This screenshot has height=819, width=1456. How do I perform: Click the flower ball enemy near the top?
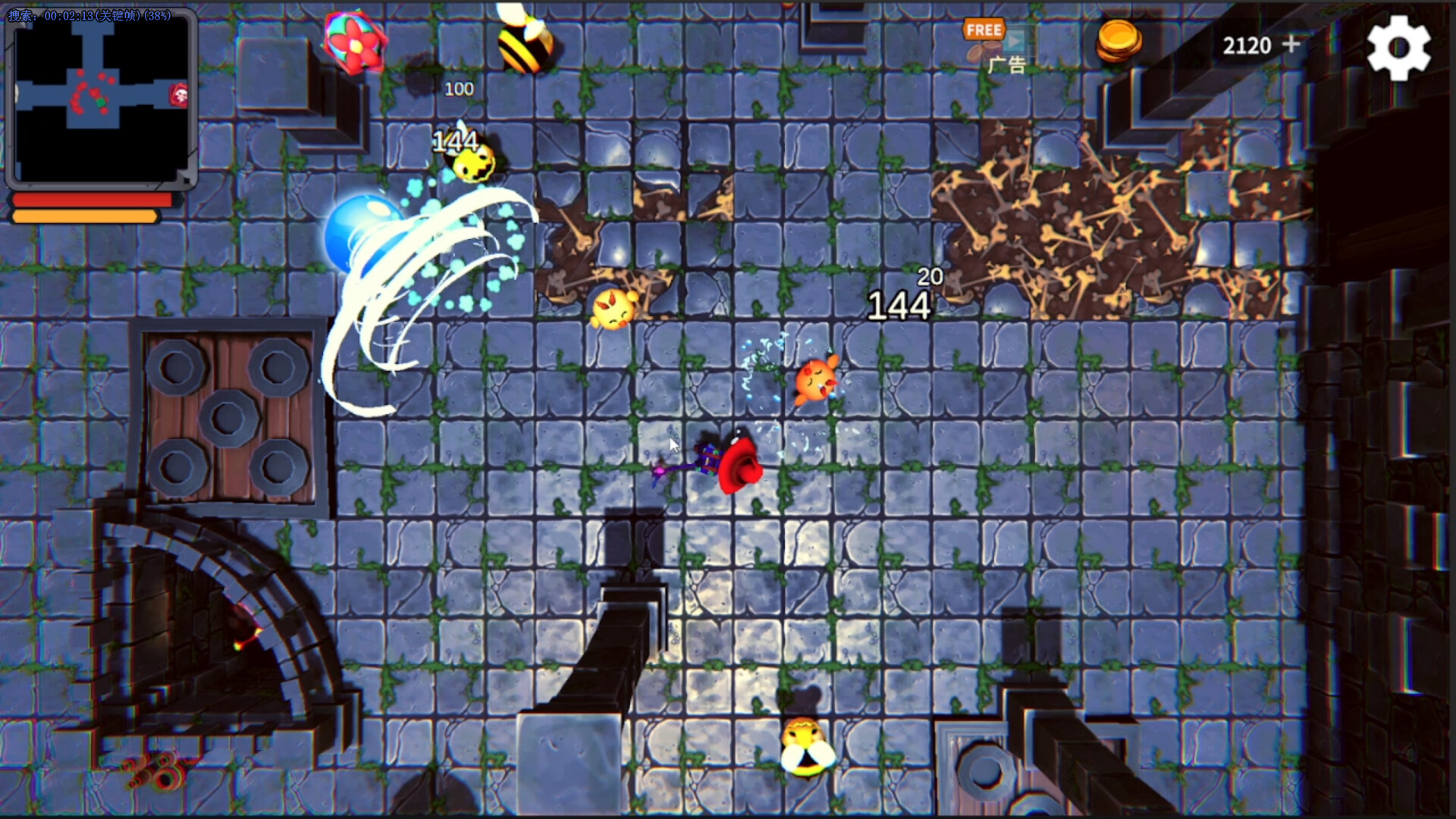coord(353,42)
